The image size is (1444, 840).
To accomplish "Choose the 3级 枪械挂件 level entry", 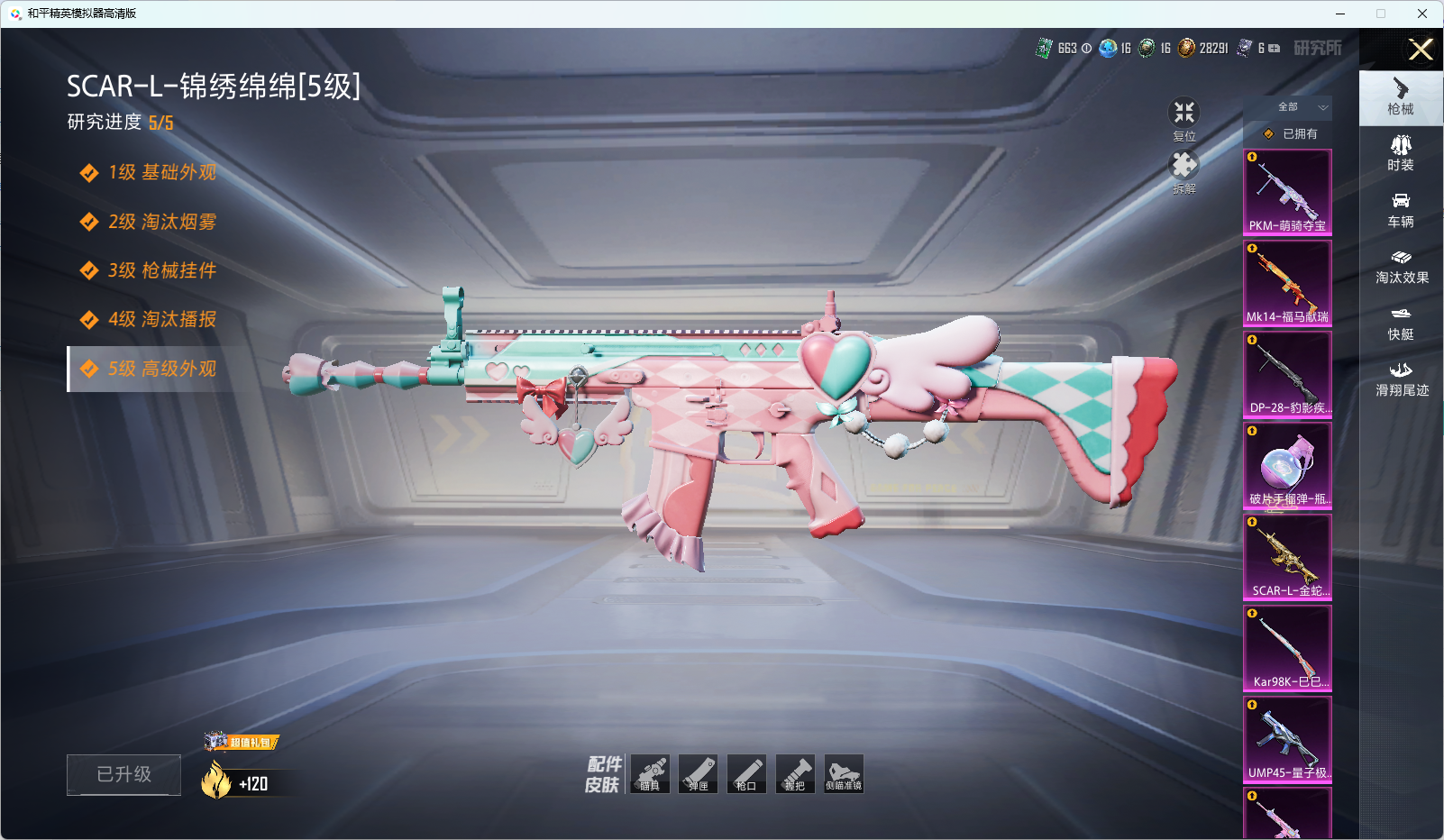I will tap(162, 270).
